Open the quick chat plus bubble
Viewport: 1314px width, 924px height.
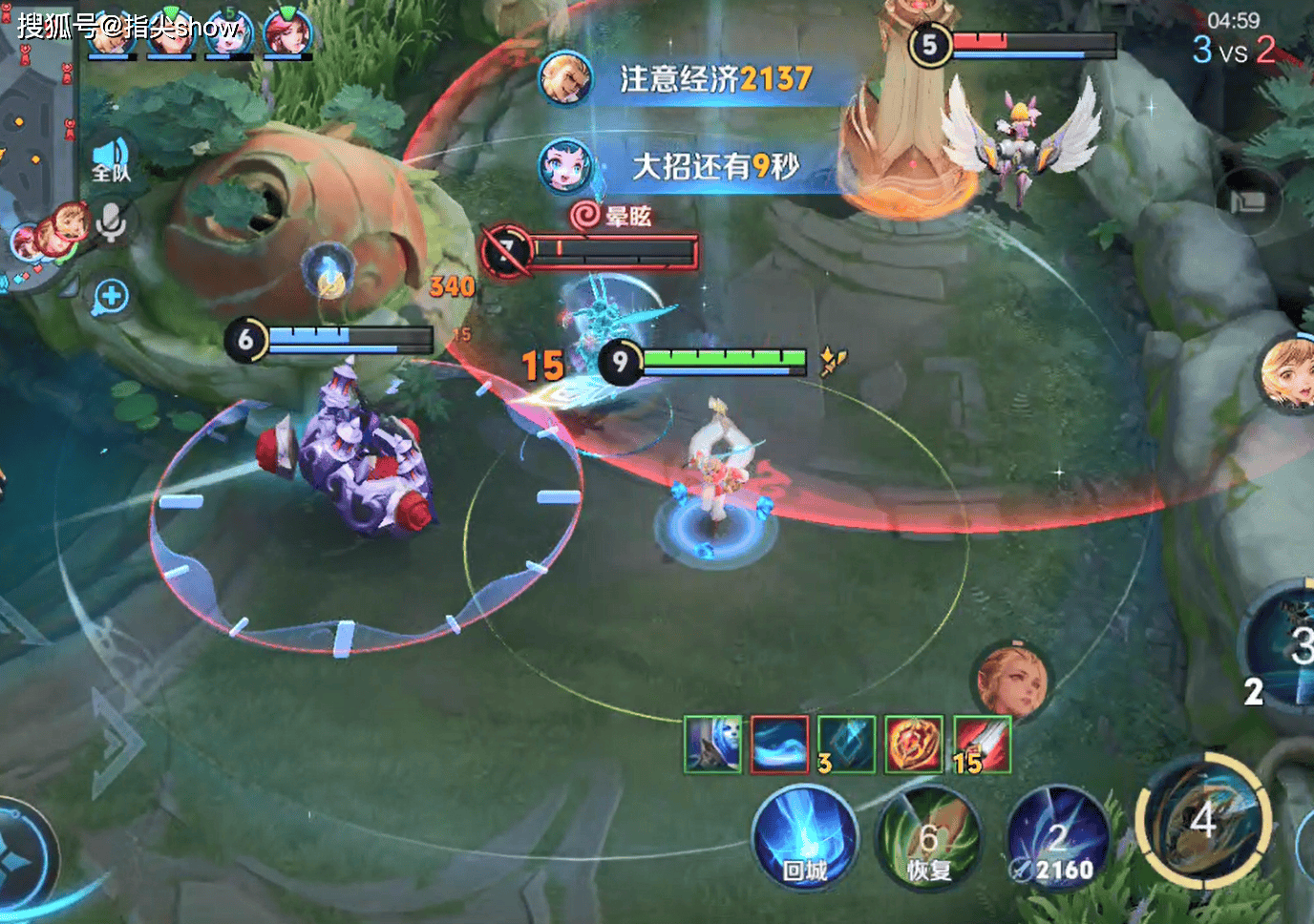pos(111,297)
